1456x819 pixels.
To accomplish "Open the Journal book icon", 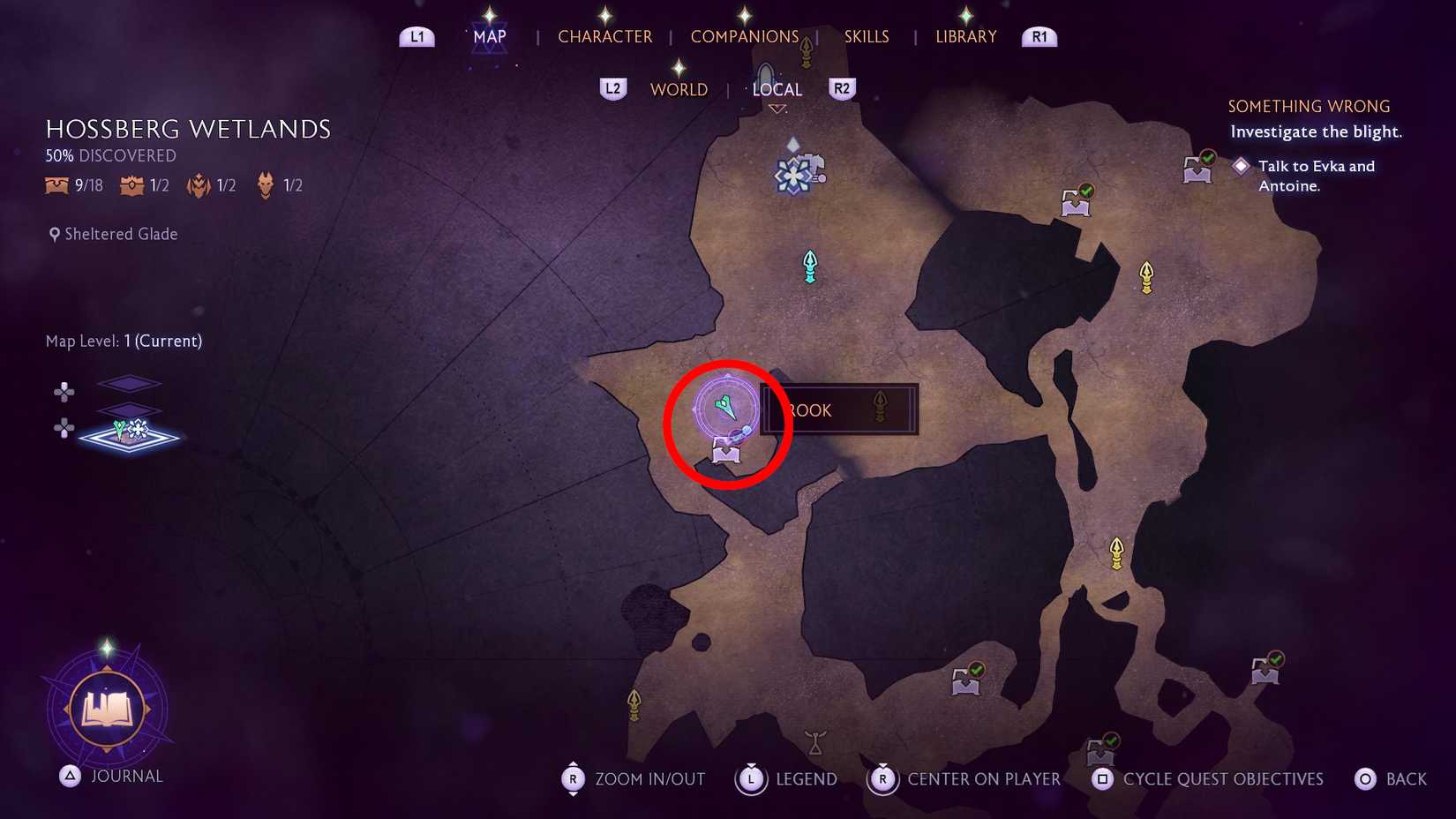I will 107,709.
